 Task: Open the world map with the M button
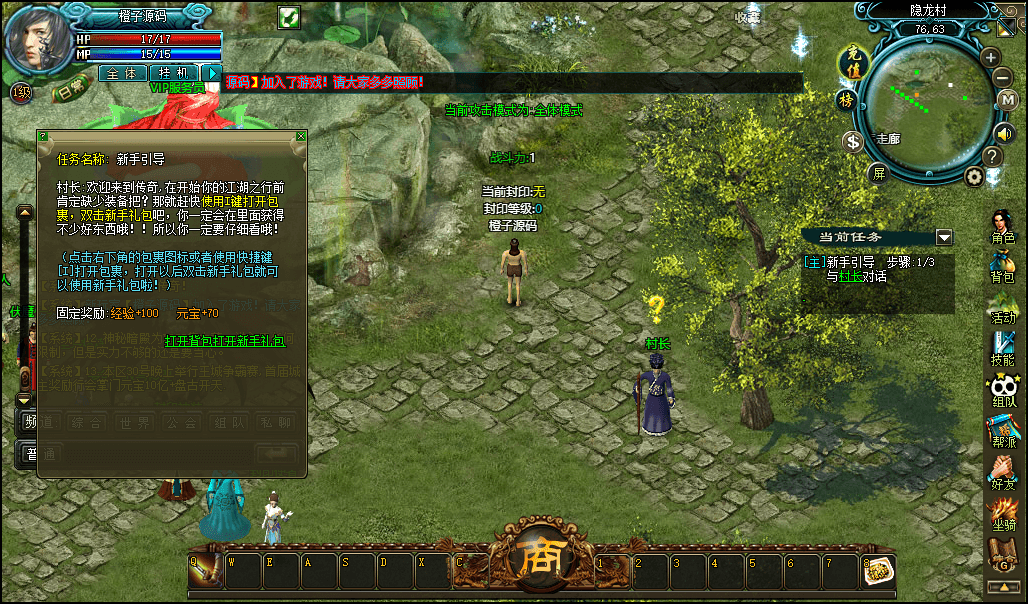1008,100
